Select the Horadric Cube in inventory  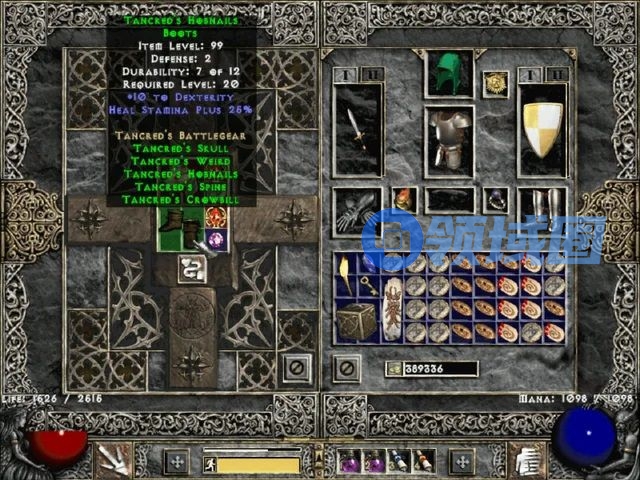click(356, 320)
